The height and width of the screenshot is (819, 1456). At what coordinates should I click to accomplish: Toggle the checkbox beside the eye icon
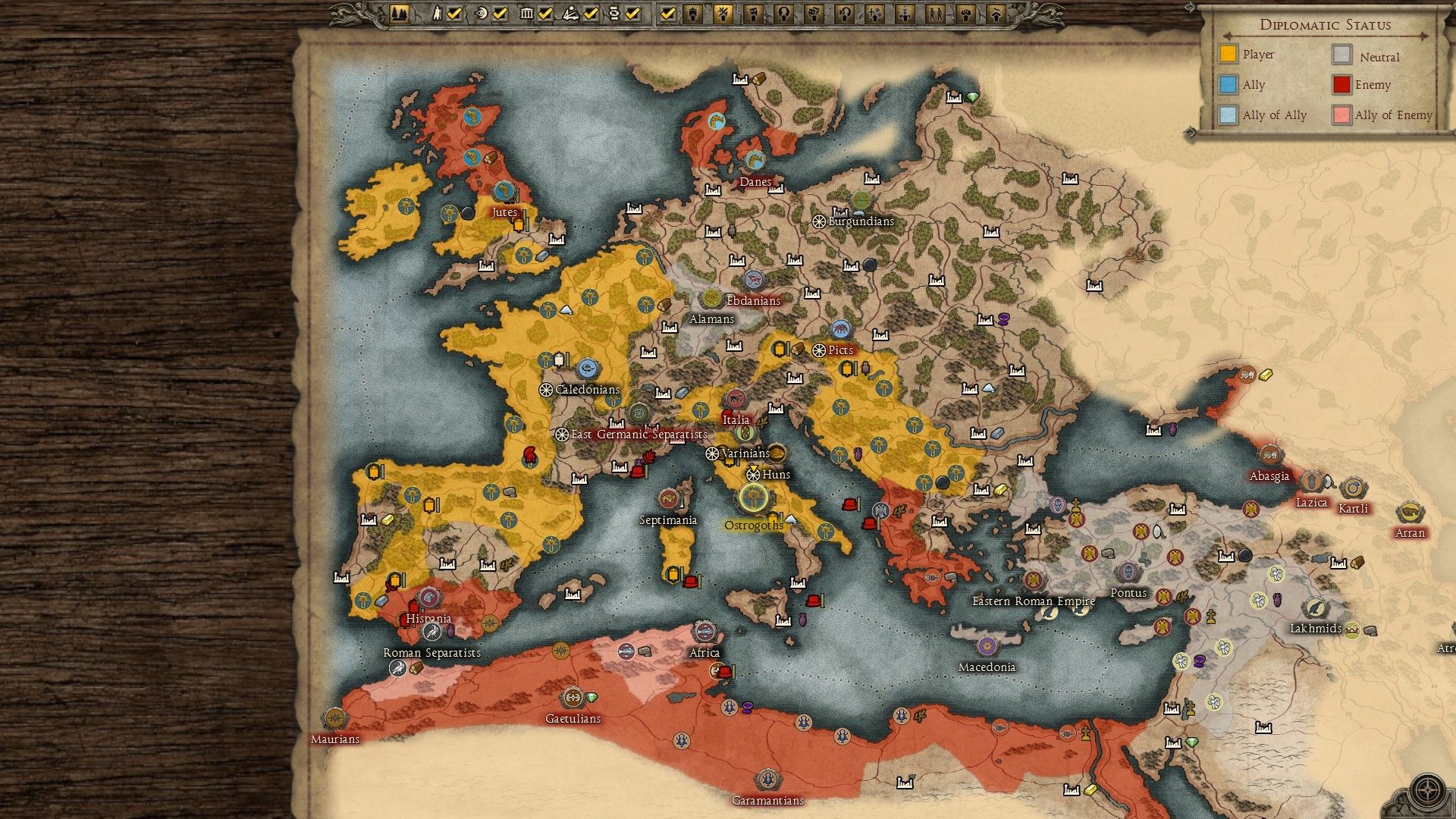coord(500,14)
